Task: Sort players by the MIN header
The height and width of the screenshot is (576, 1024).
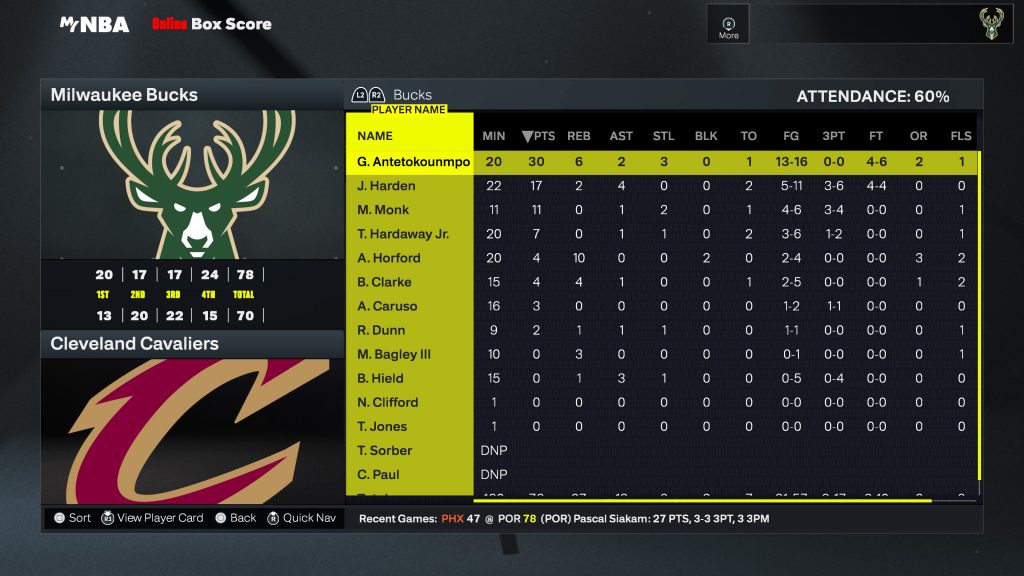Action: coord(494,136)
